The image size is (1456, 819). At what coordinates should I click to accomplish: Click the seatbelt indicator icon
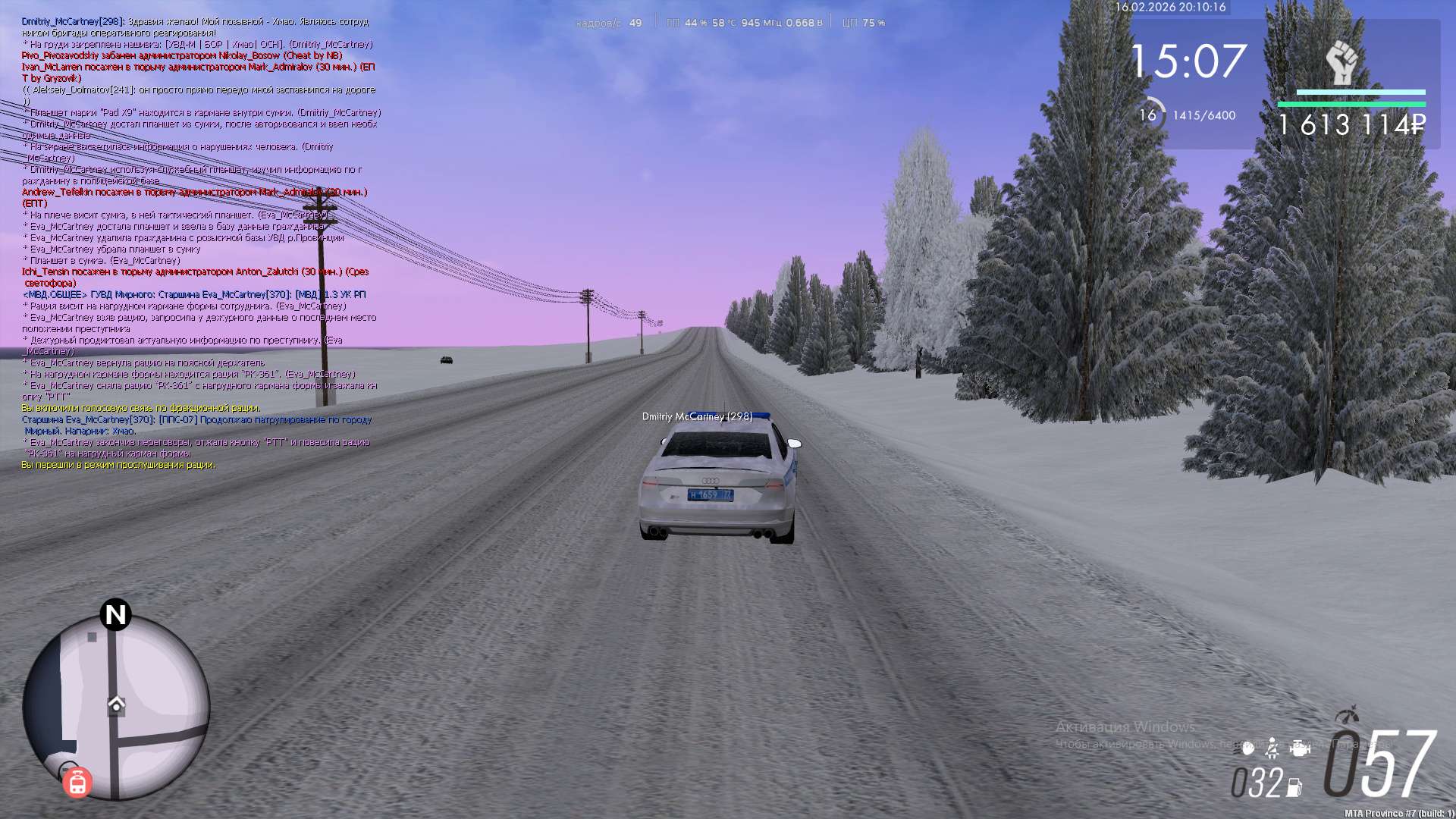(x=1273, y=748)
